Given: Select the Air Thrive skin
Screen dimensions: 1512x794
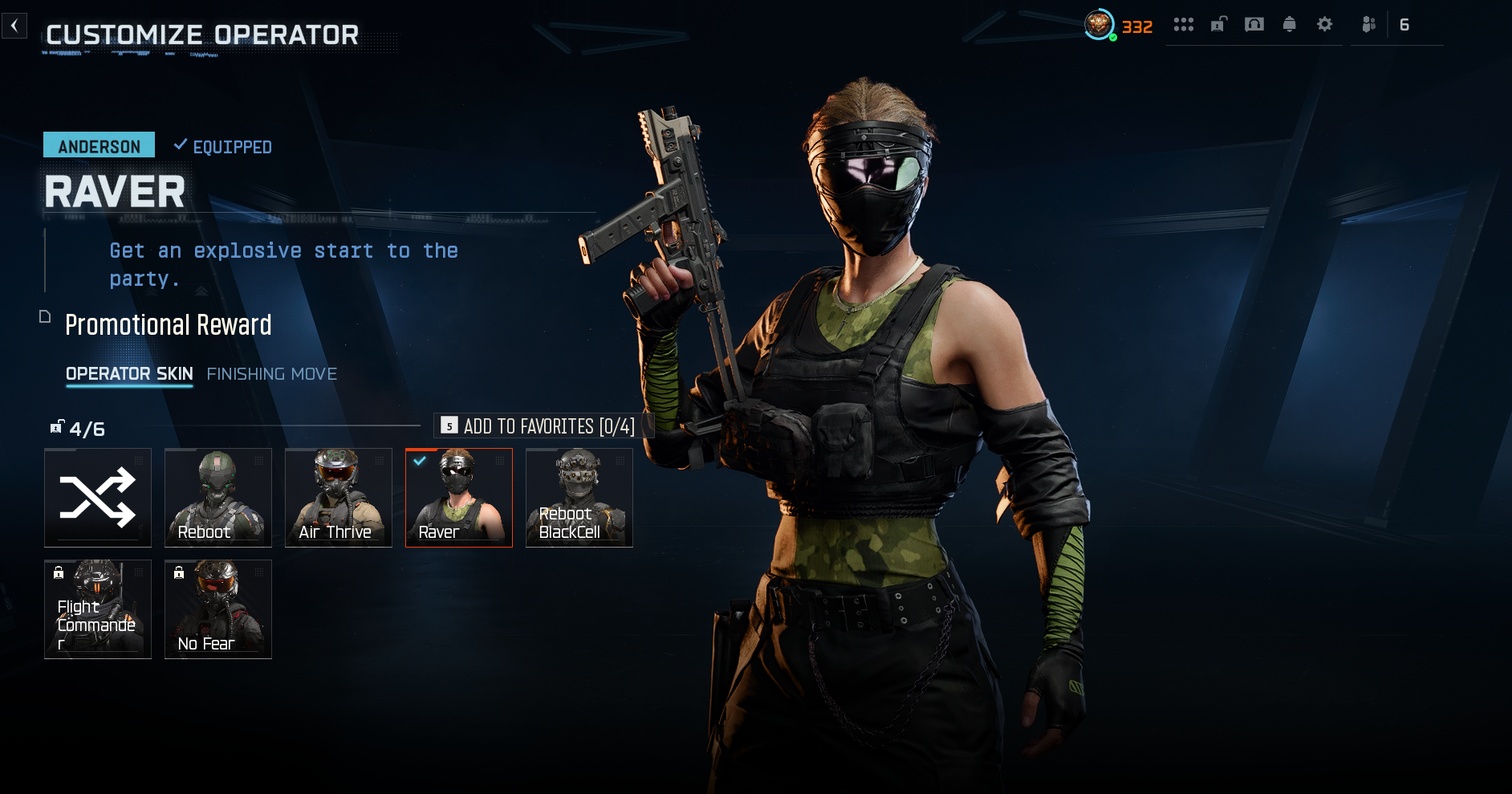Looking at the screenshot, I should tap(339, 498).
